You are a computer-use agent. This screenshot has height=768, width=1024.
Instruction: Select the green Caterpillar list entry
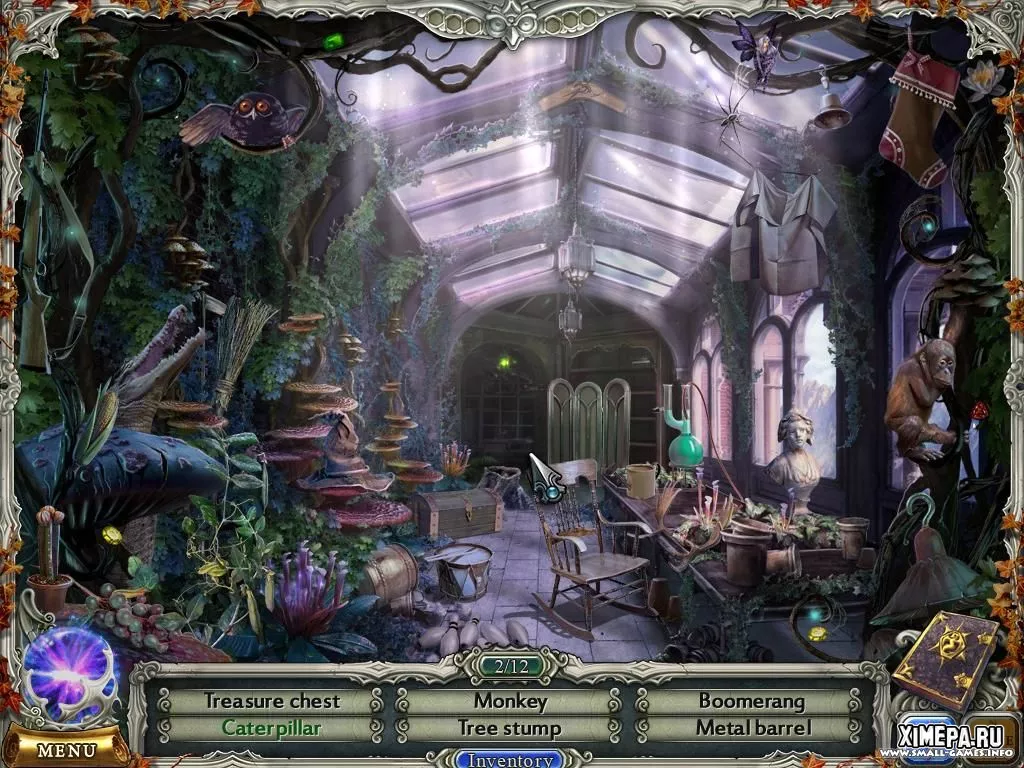pyautogui.click(x=272, y=728)
